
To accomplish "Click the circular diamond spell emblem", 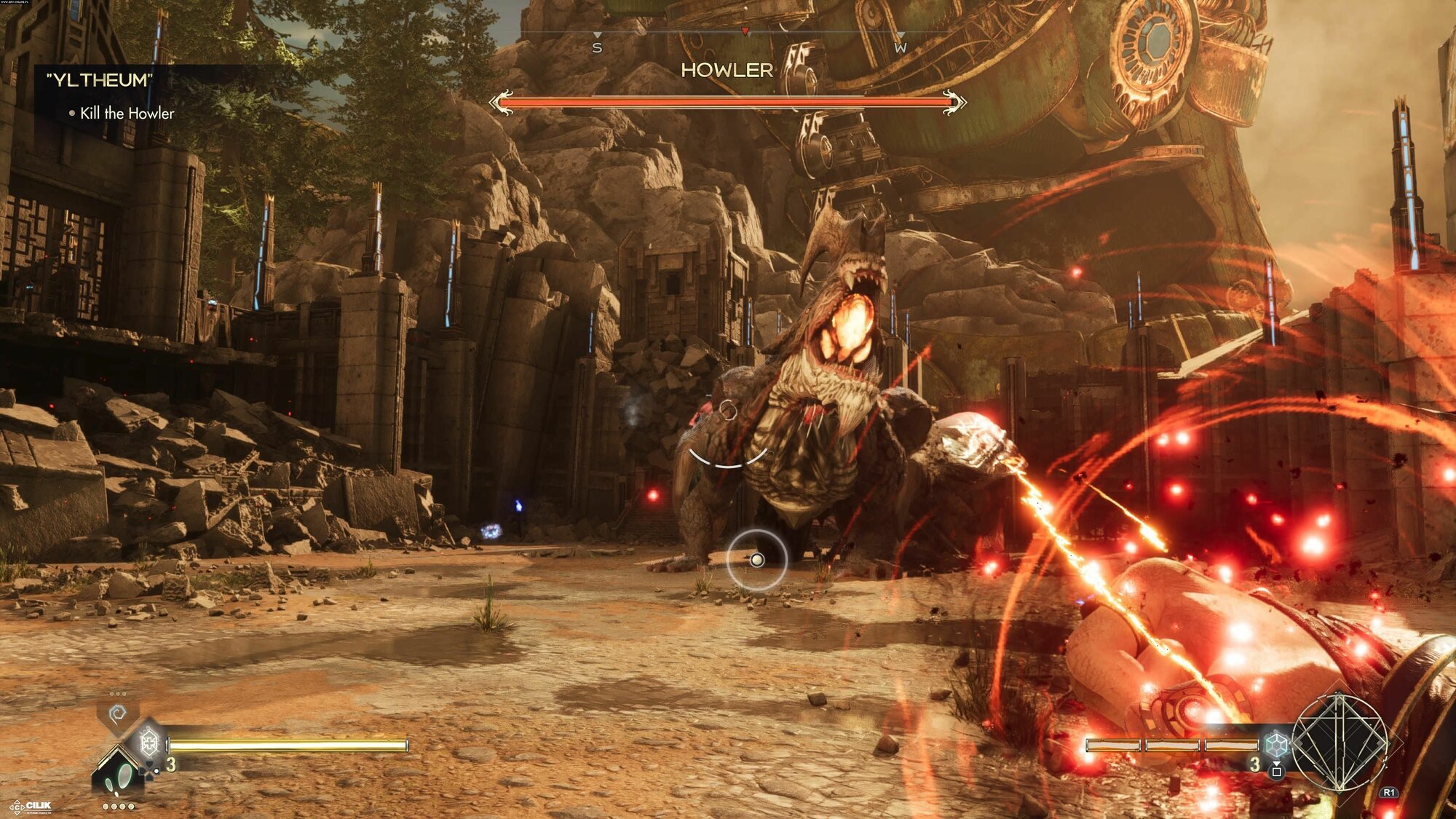I will coord(1340,743).
